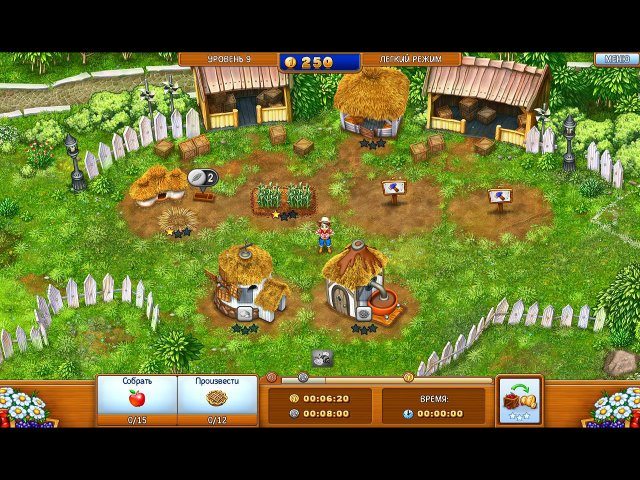The width and height of the screenshot is (640, 480).
Task: Click the grey icon under the left windmill
Action: (x=243, y=312)
